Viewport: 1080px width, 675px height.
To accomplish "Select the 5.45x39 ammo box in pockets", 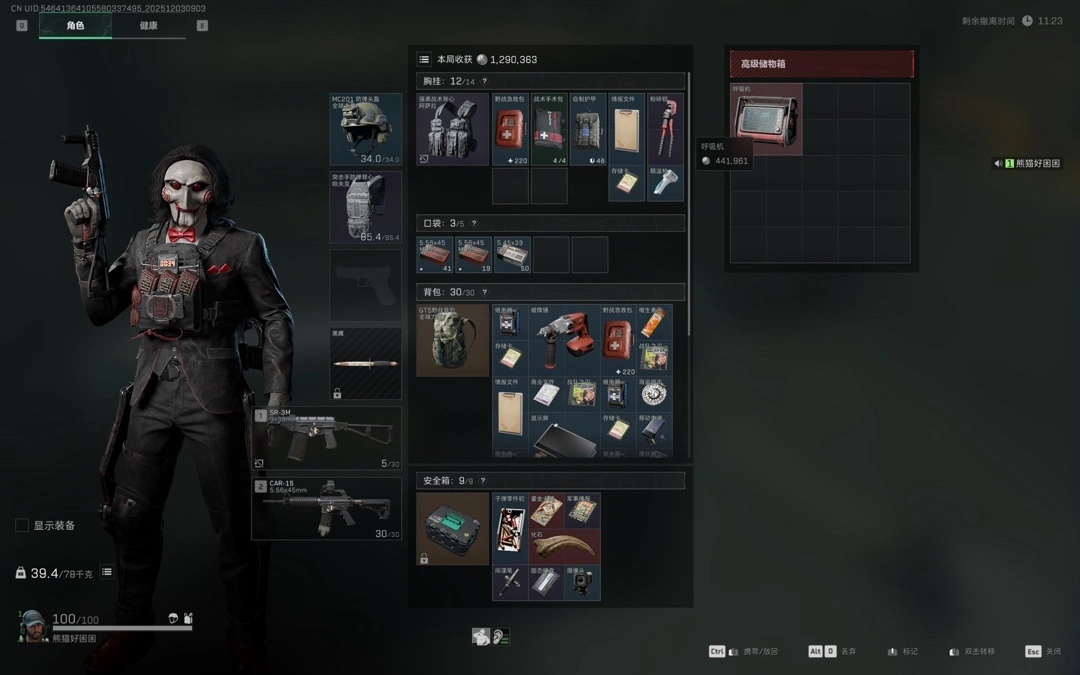I will point(512,254).
